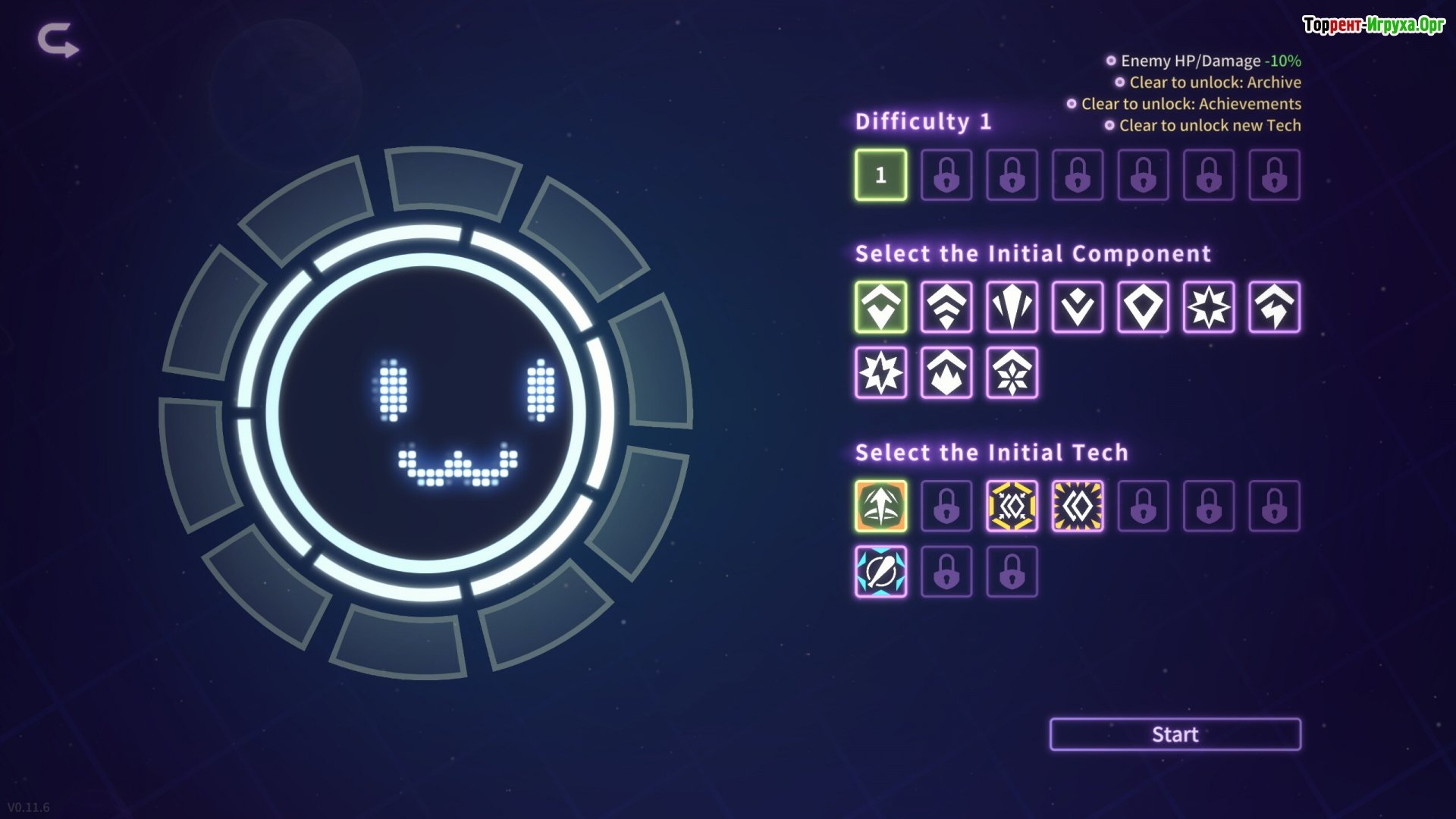Choose the green-highlighted chevron component
Viewport: 1456px width, 819px height.
click(x=880, y=307)
